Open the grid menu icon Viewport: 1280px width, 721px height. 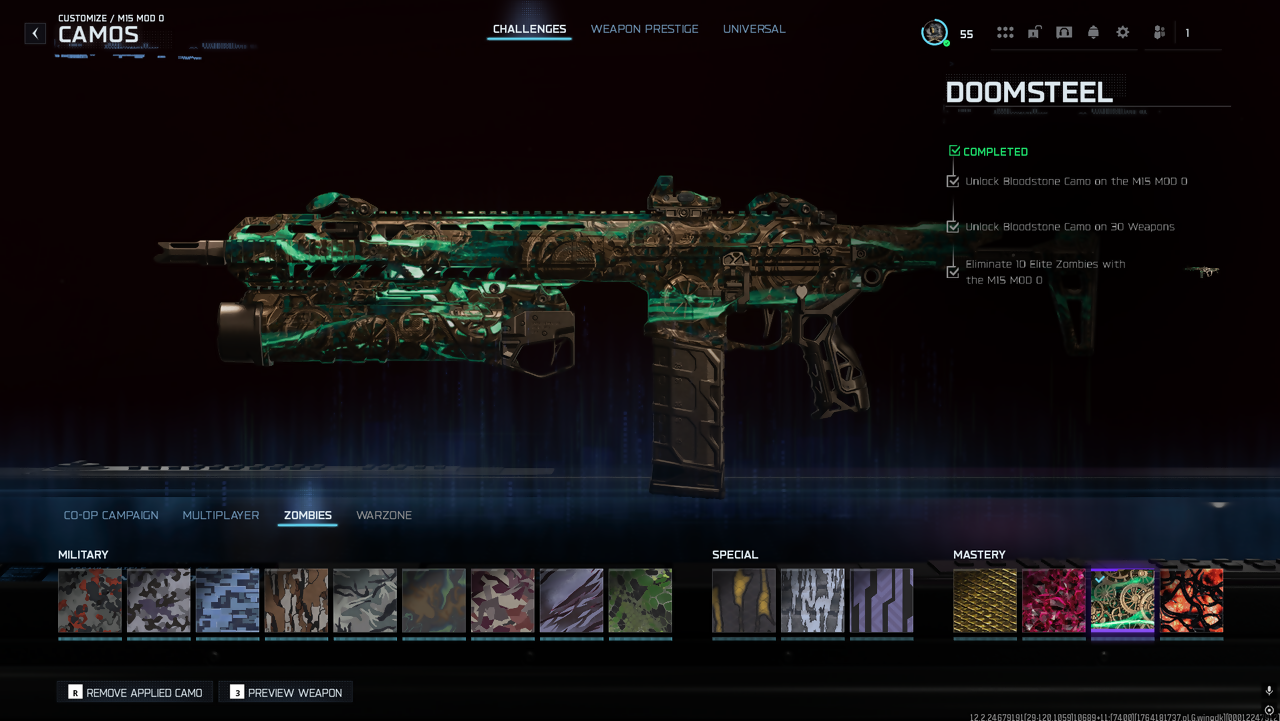pyautogui.click(x=1005, y=33)
